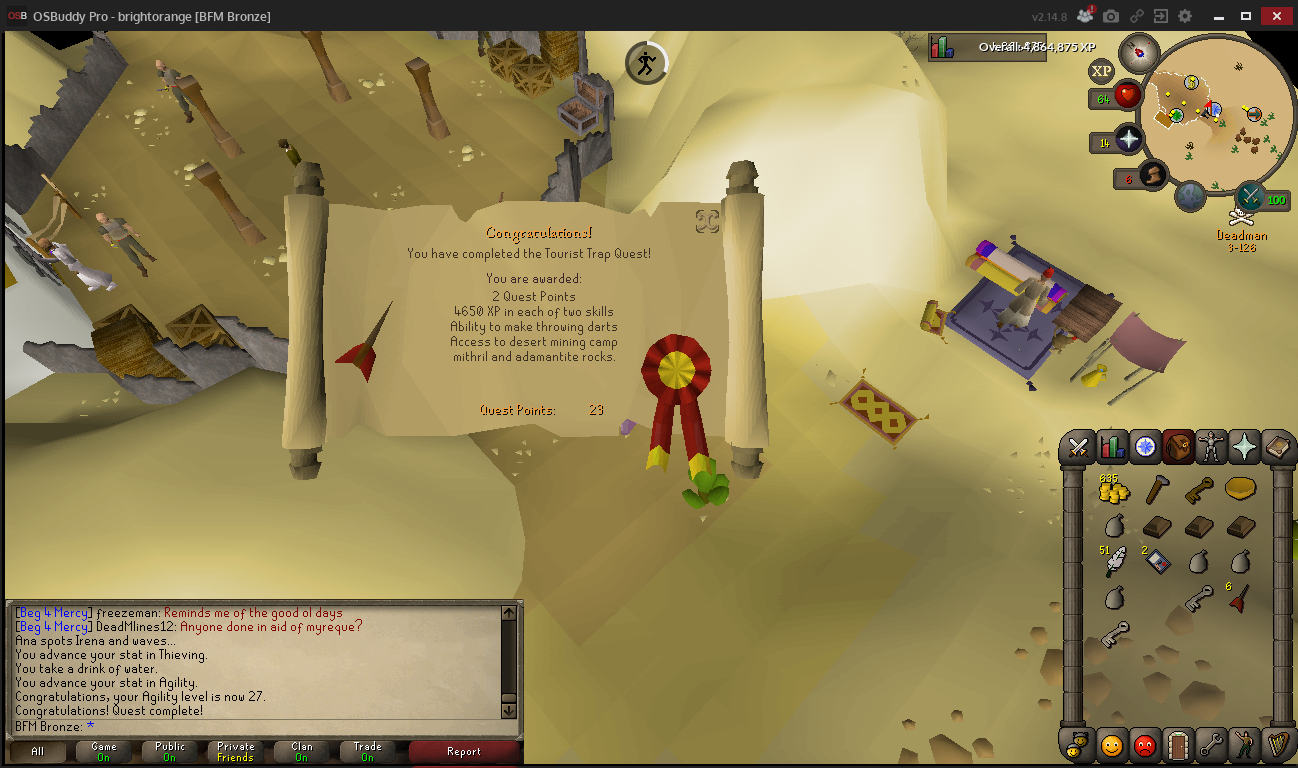The width and height of the screenshot is (1298, 768).
Task: Open the Music player harp tab
Action: point(1276,744)
